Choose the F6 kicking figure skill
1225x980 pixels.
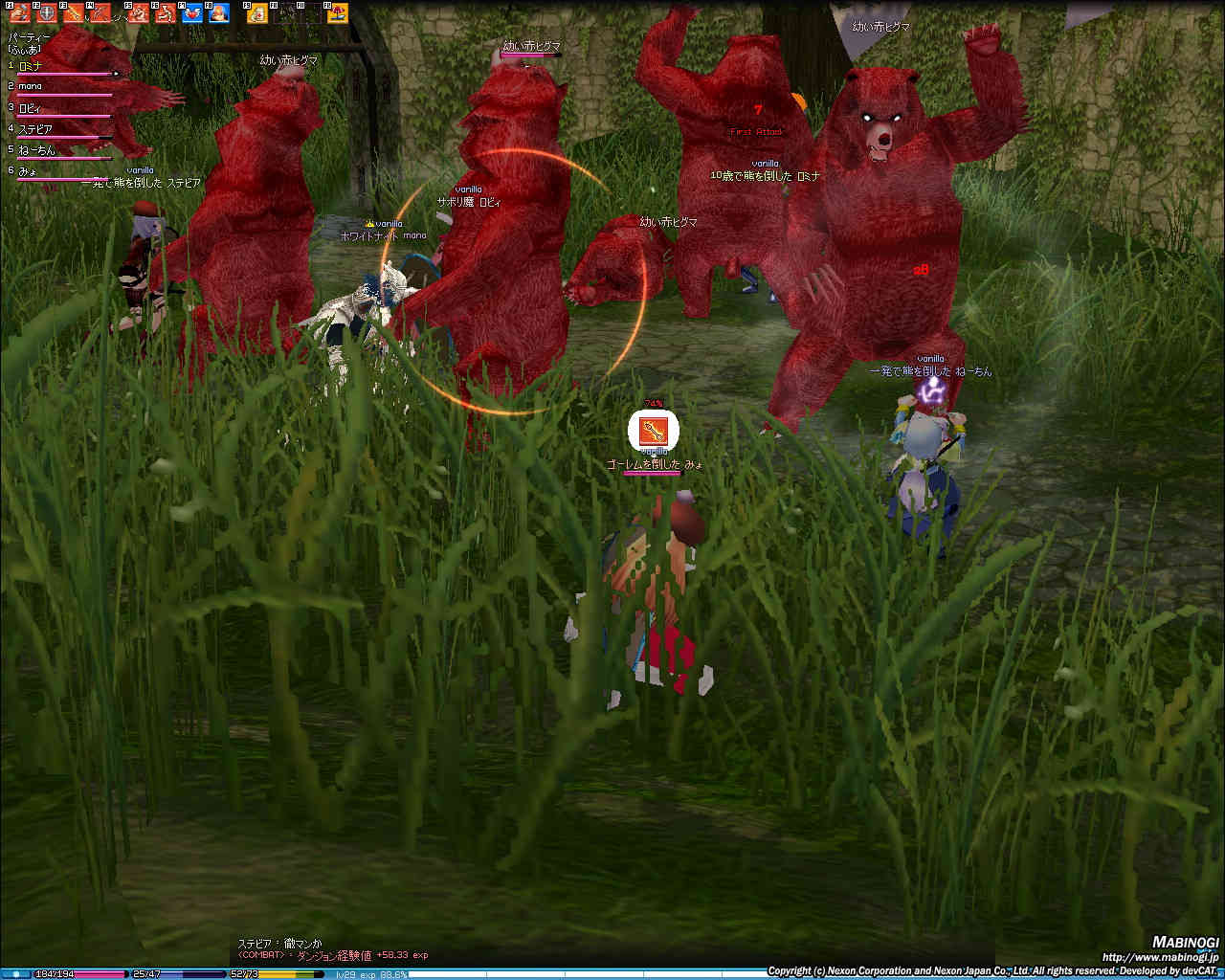165,13
